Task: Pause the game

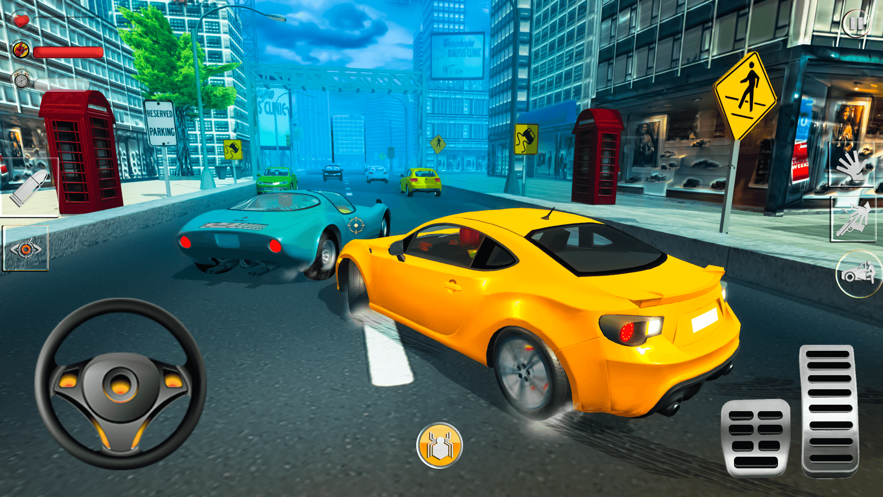Action: (856, 22)
